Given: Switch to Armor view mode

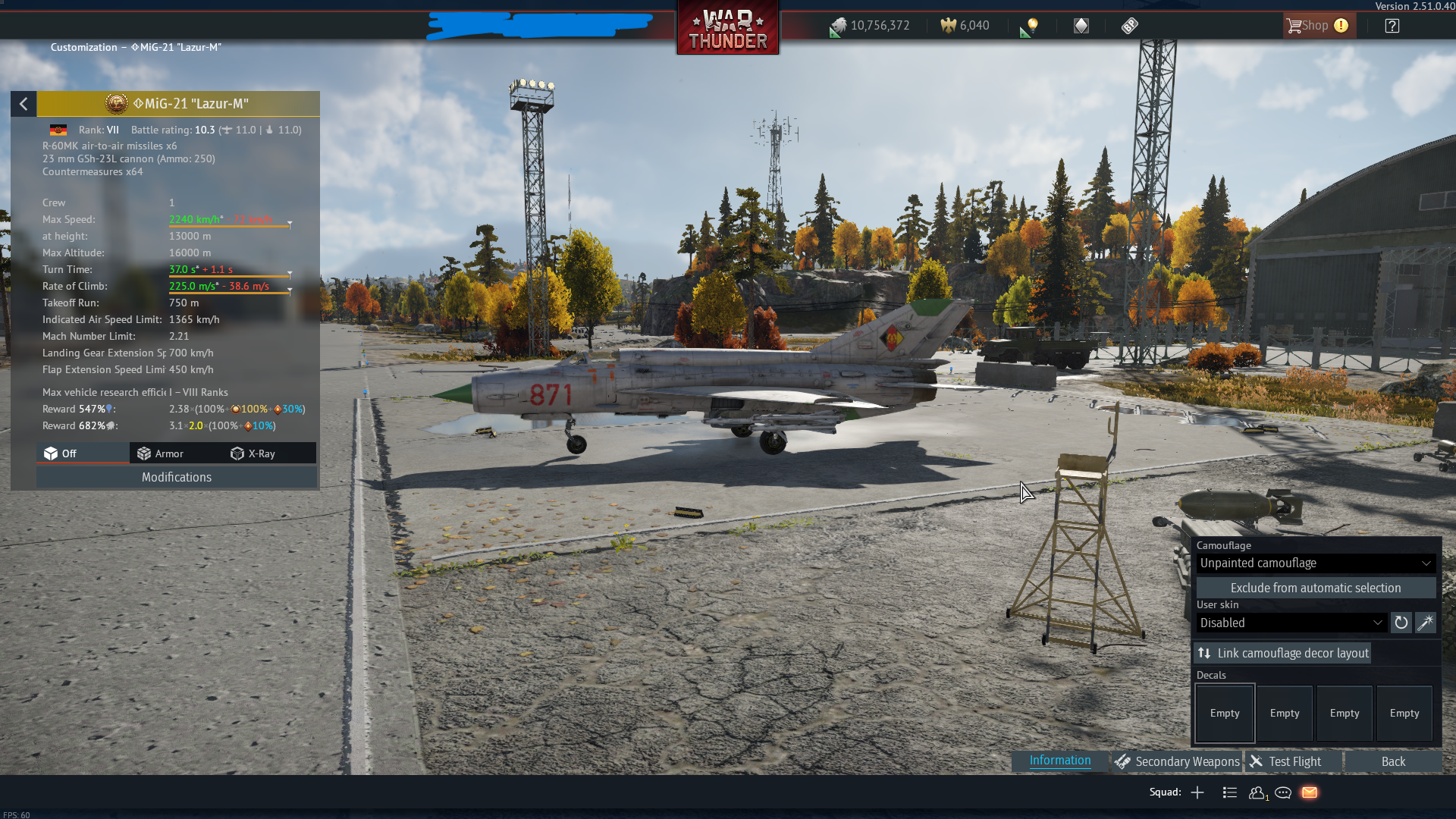Looking at the screenshot, I should click(161, 453).
